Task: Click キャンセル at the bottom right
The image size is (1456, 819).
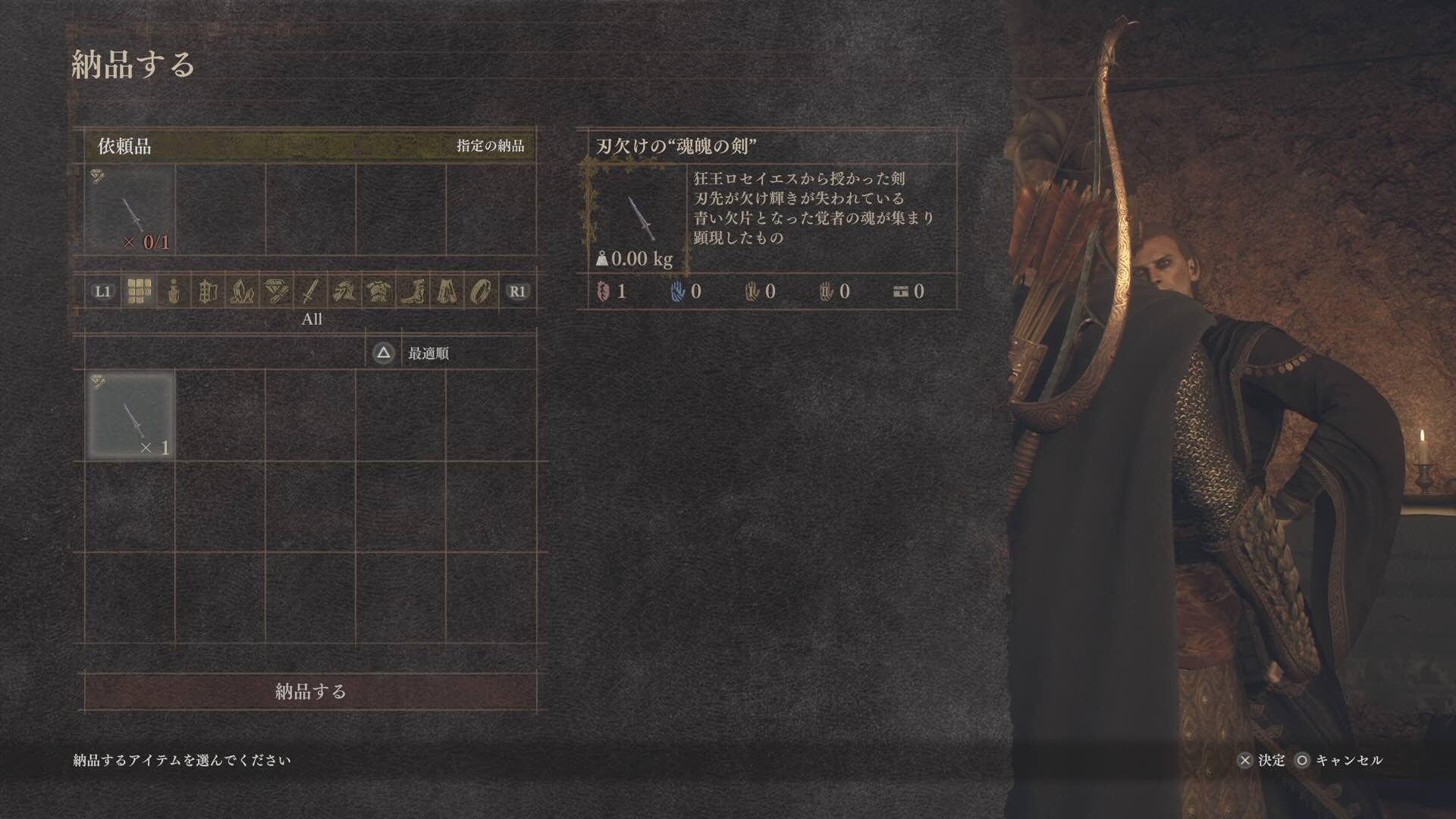Action: click(1346, 760)
